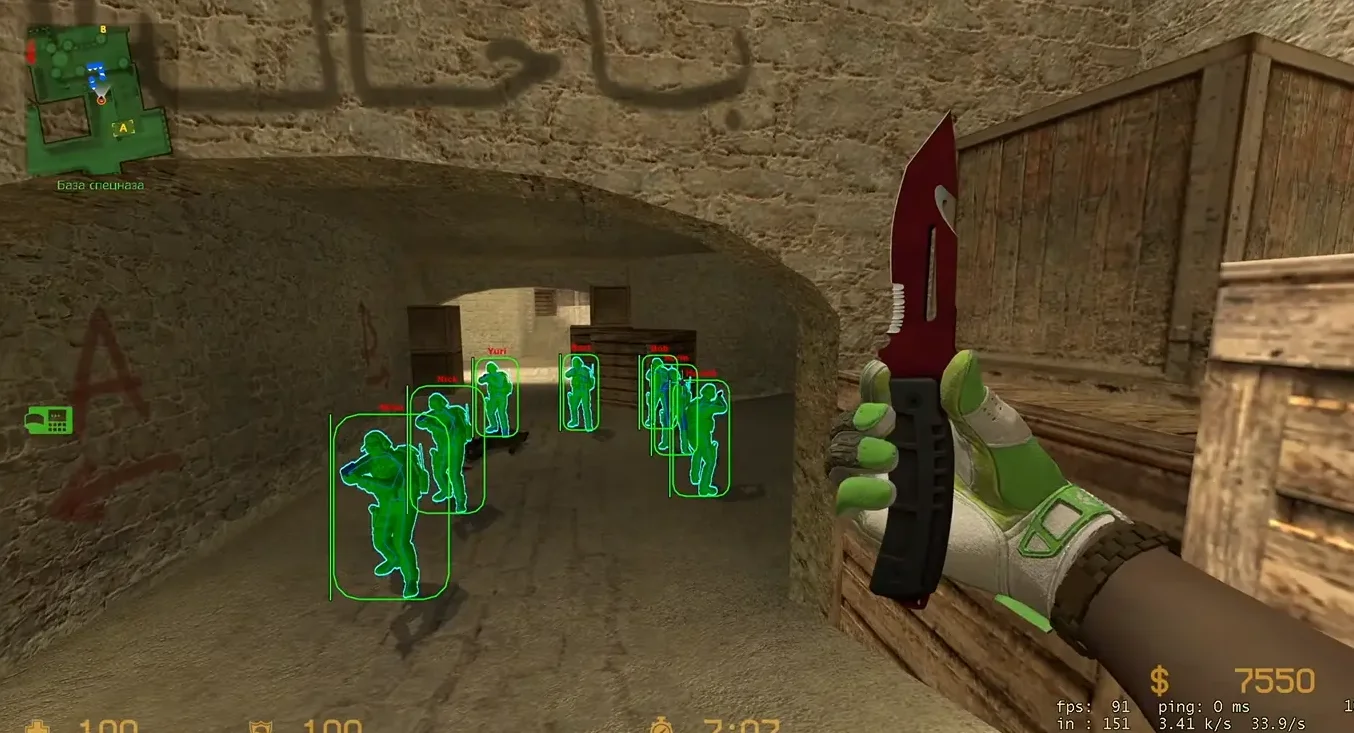The height and width of the screenshot is (733, 1354).
Task: Click the orange player marker on the radar
Action: (x=101, y=99)
